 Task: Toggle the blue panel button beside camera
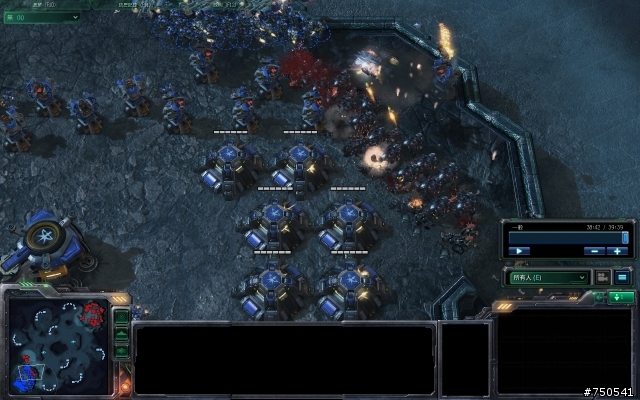[622, 277]
